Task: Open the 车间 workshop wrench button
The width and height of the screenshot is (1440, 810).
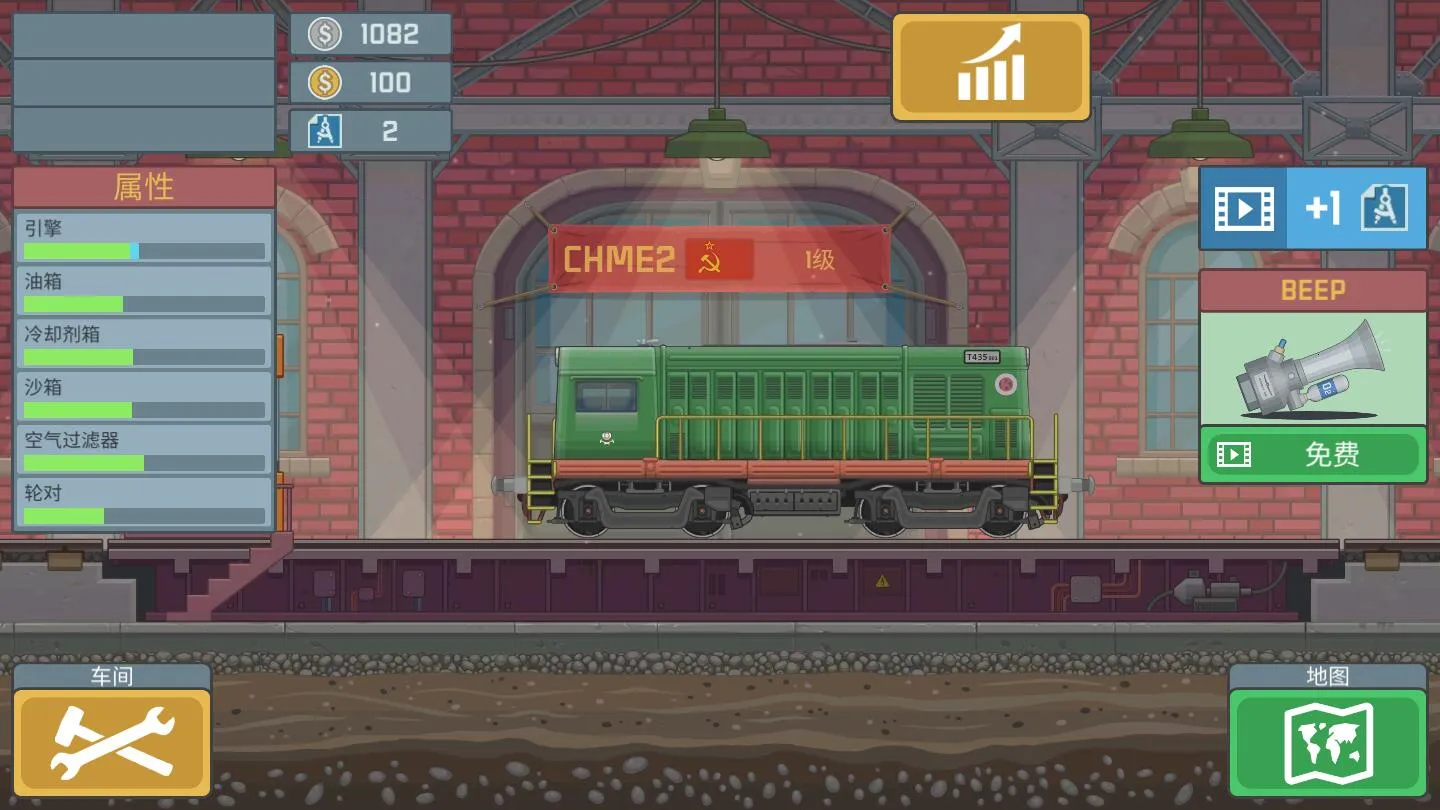Action: point(111,741)
